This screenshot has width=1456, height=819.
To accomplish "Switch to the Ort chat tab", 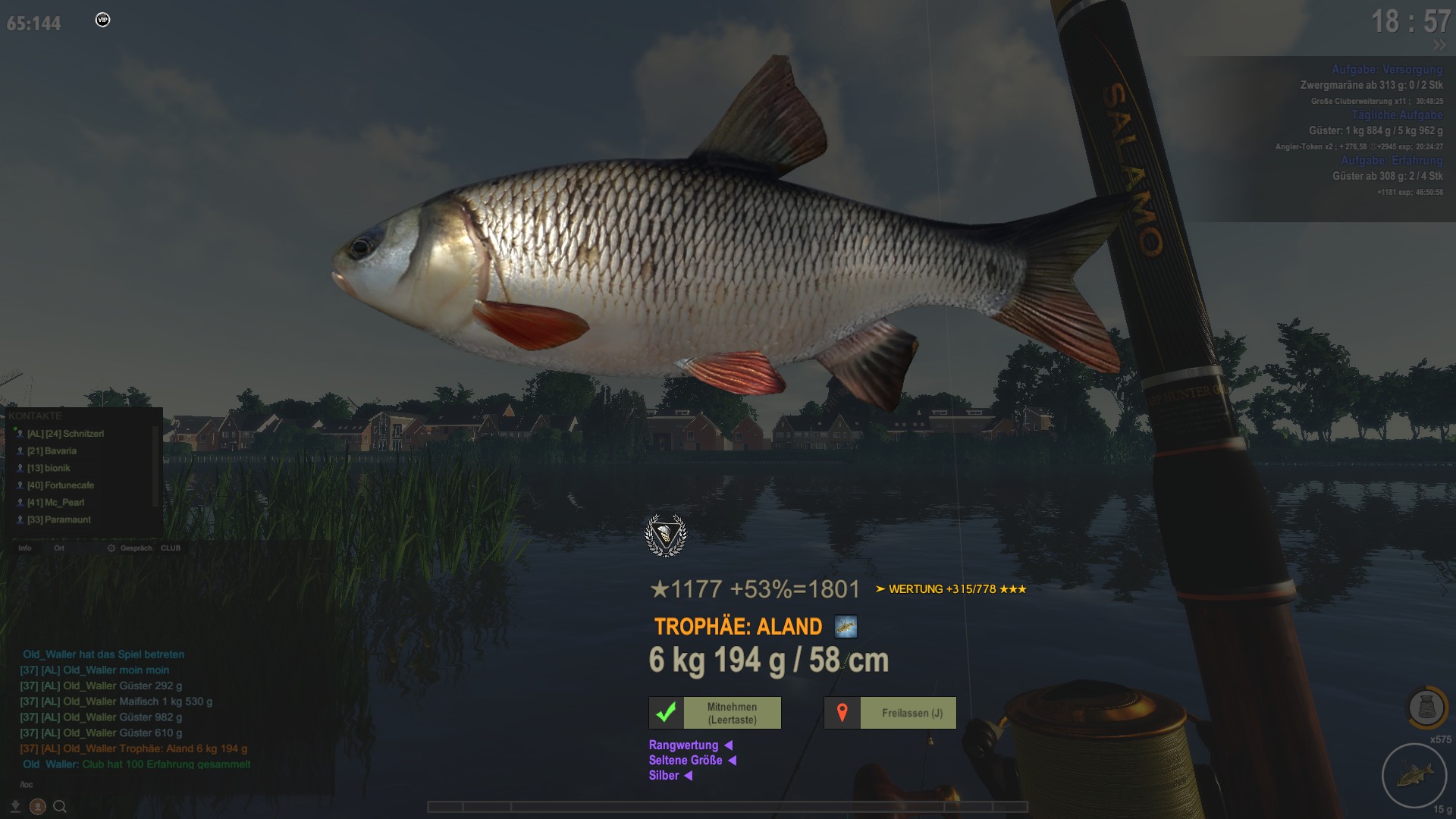I will (x=59, y=548).
